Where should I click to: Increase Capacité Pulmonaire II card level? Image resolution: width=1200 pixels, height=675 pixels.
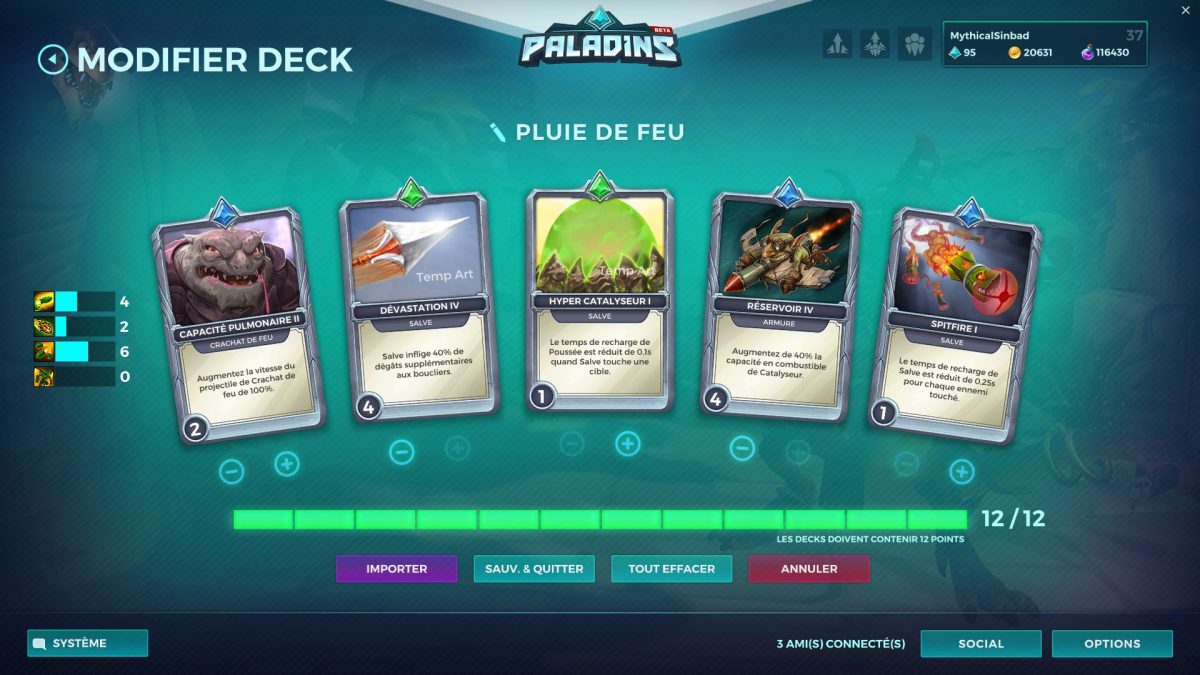tap(287, 464)
